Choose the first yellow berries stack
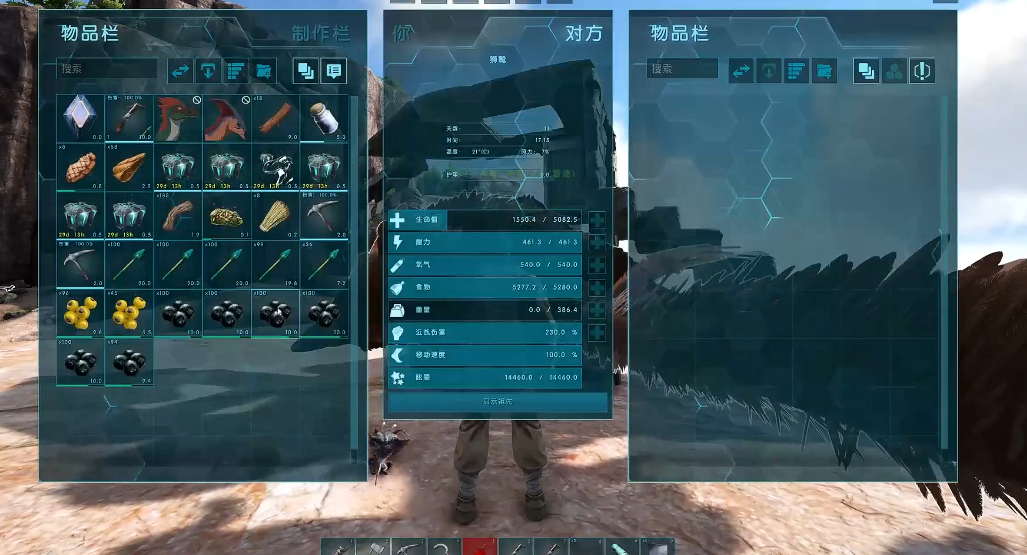 pyautogui.click(x=80, y=313)
